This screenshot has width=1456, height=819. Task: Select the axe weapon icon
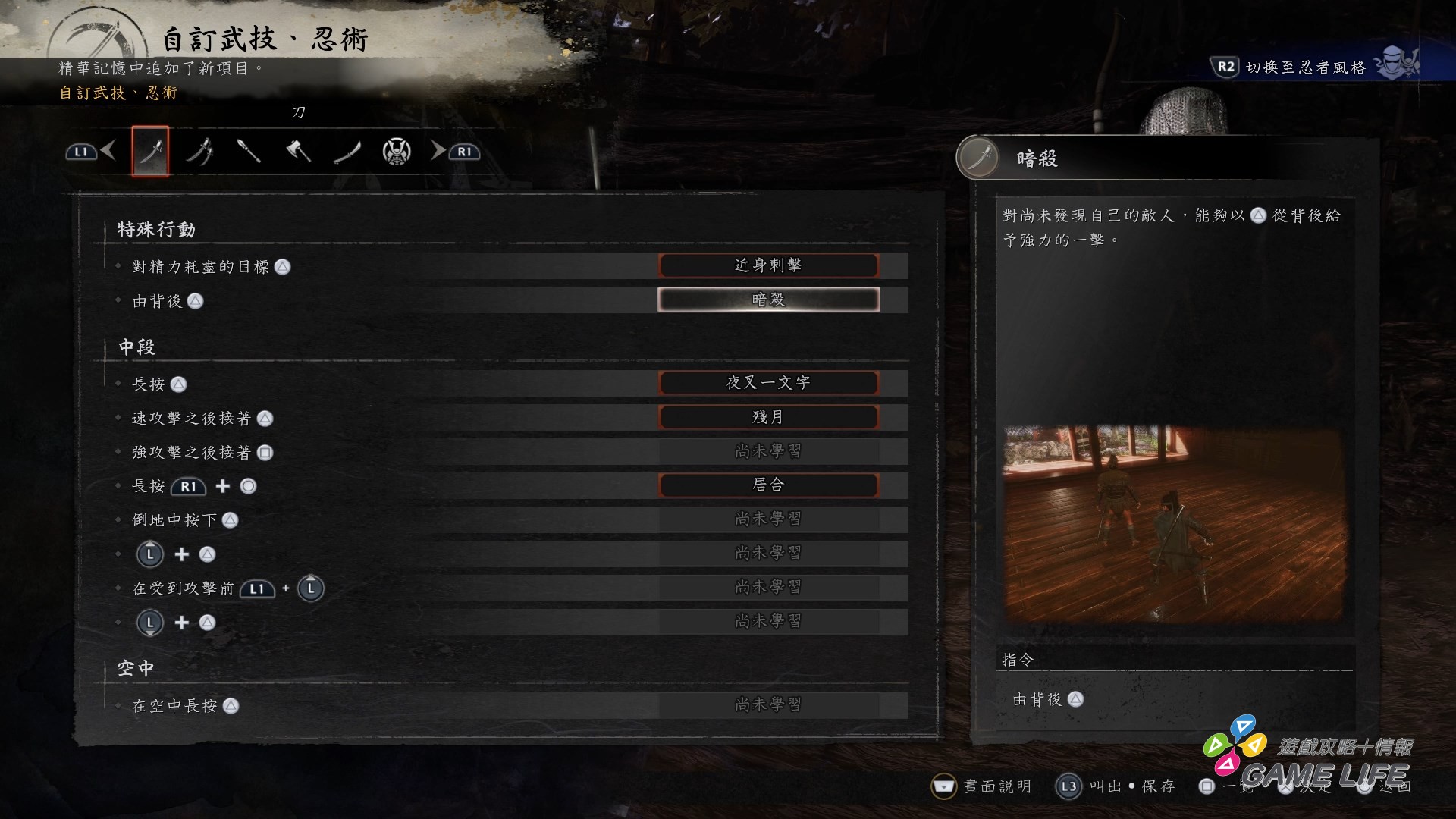coord(298,152)
